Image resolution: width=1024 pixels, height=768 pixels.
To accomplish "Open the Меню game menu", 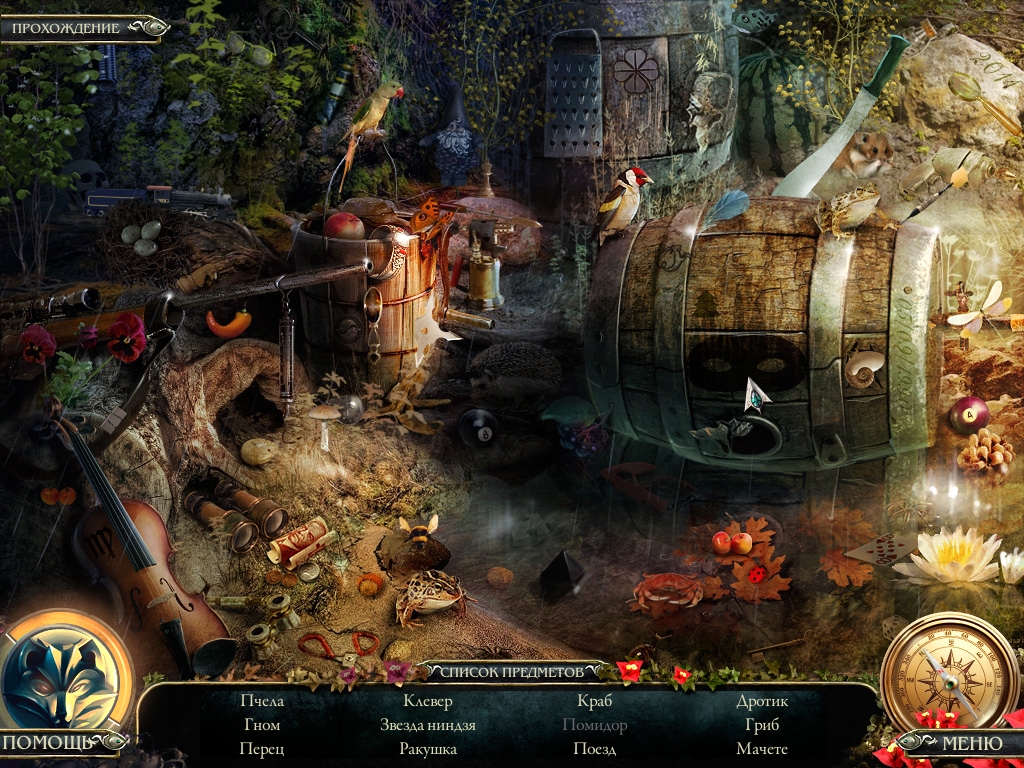I will (x=958, y=743).
